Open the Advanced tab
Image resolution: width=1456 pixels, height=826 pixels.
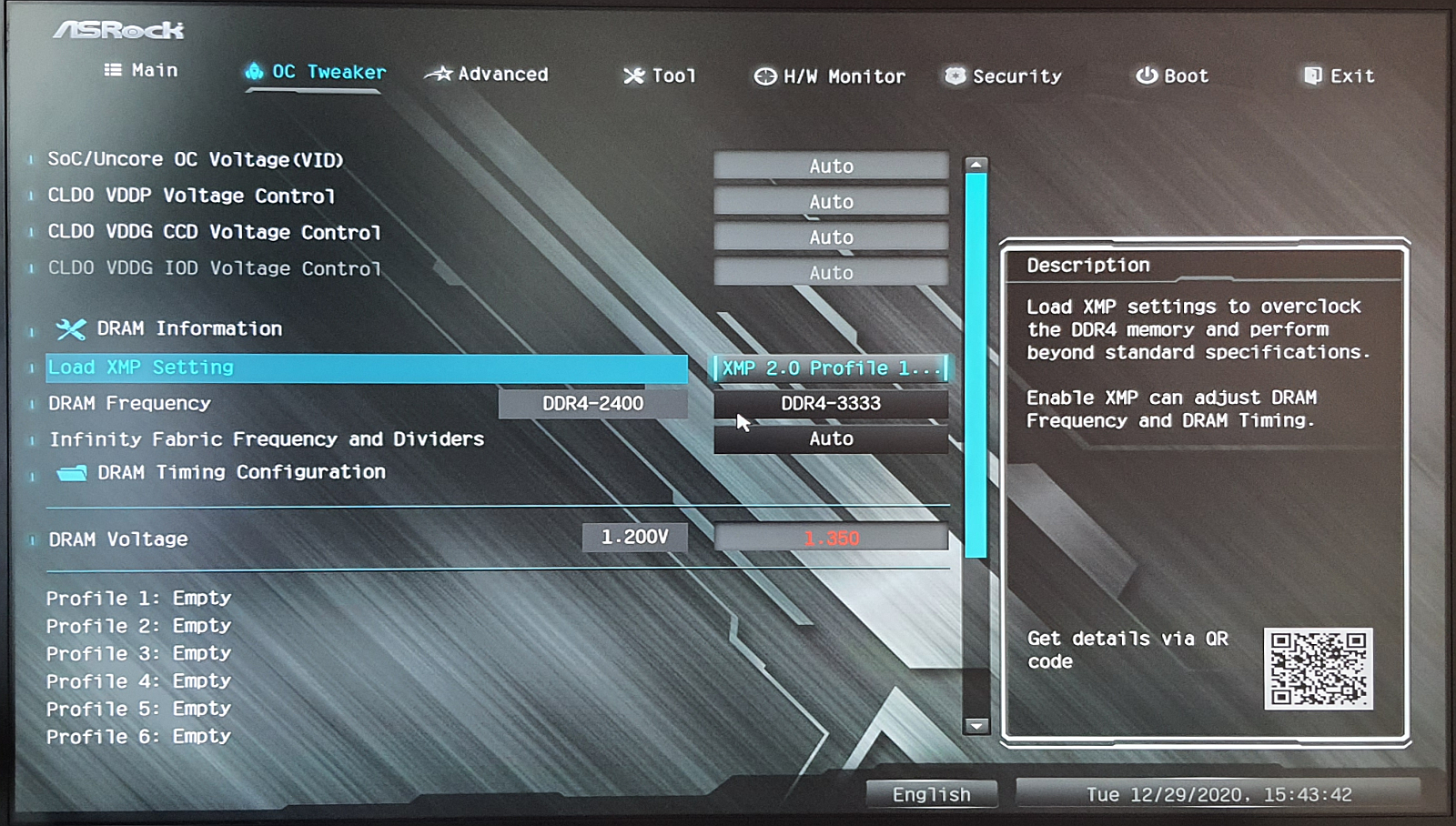pyautogui.click(x=488, y=75)
